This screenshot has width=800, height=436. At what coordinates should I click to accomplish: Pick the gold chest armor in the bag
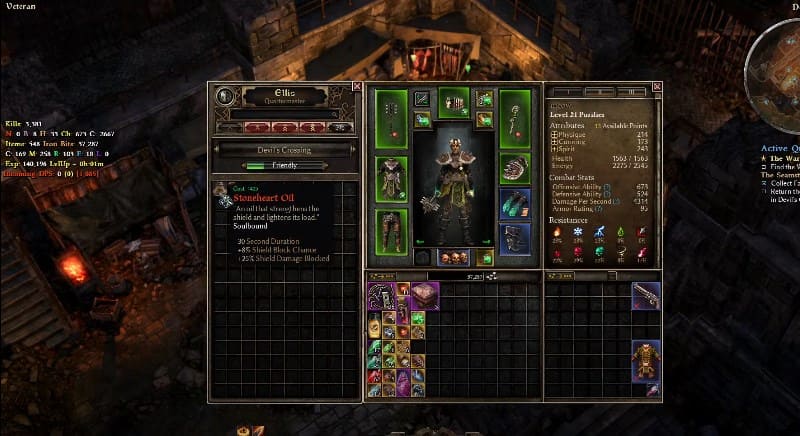point(645,362)
